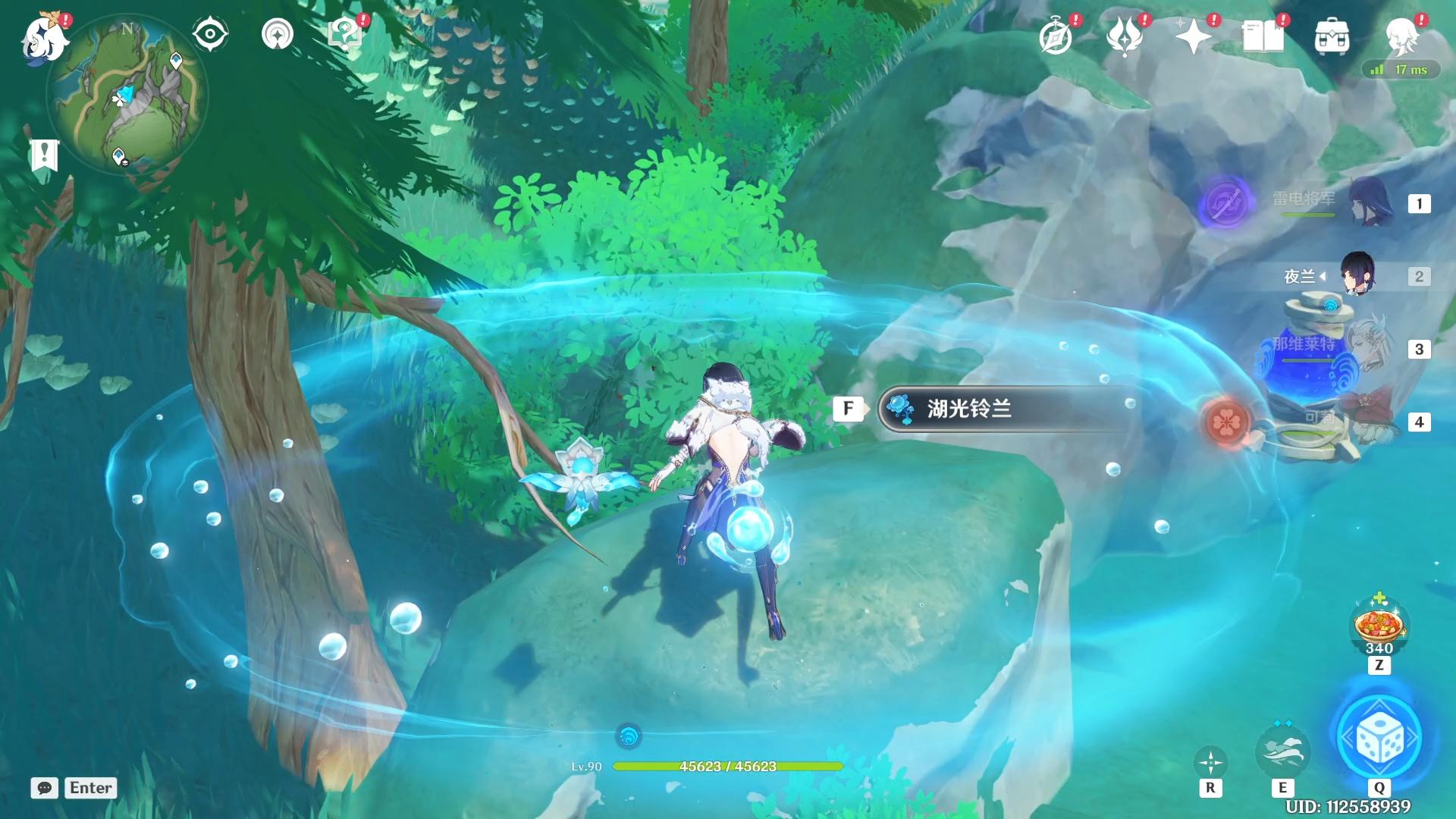1456x819 pixels.
Task: Pick up 湖光铃兰 via the F prompt
Action: click(x=849, y=408)
